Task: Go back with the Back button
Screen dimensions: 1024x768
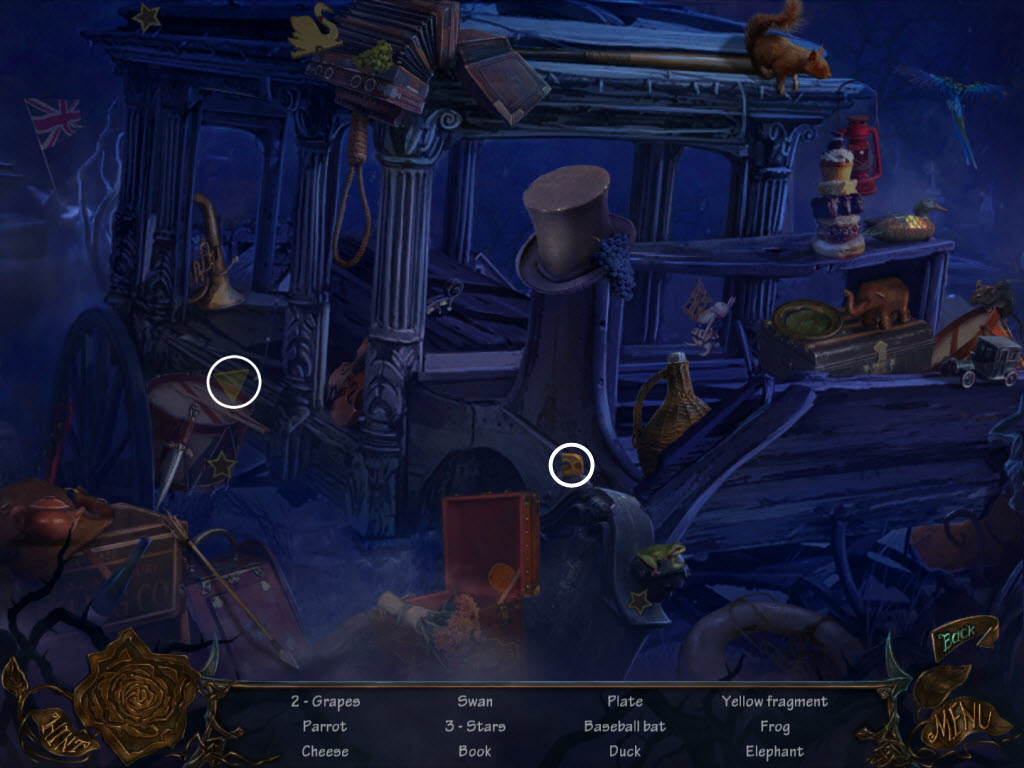Action: pos(960,638)
